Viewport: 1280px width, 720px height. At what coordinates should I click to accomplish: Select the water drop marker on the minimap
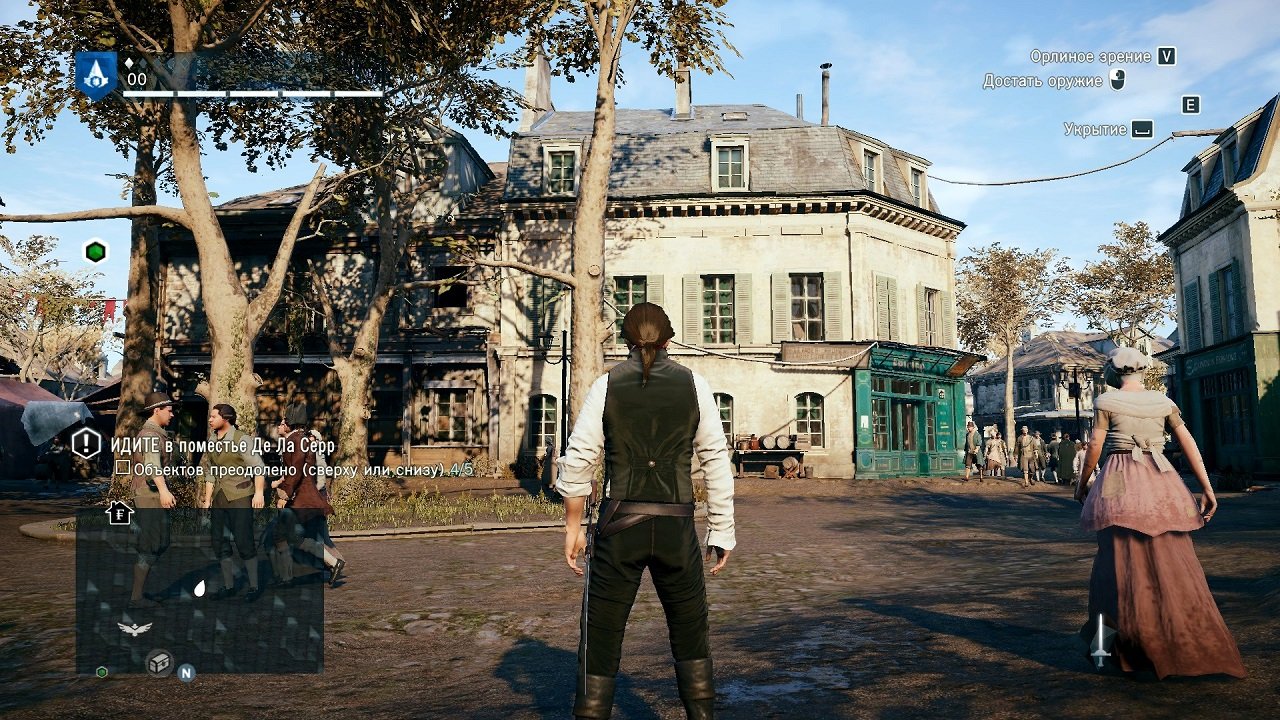pos(199,586)
